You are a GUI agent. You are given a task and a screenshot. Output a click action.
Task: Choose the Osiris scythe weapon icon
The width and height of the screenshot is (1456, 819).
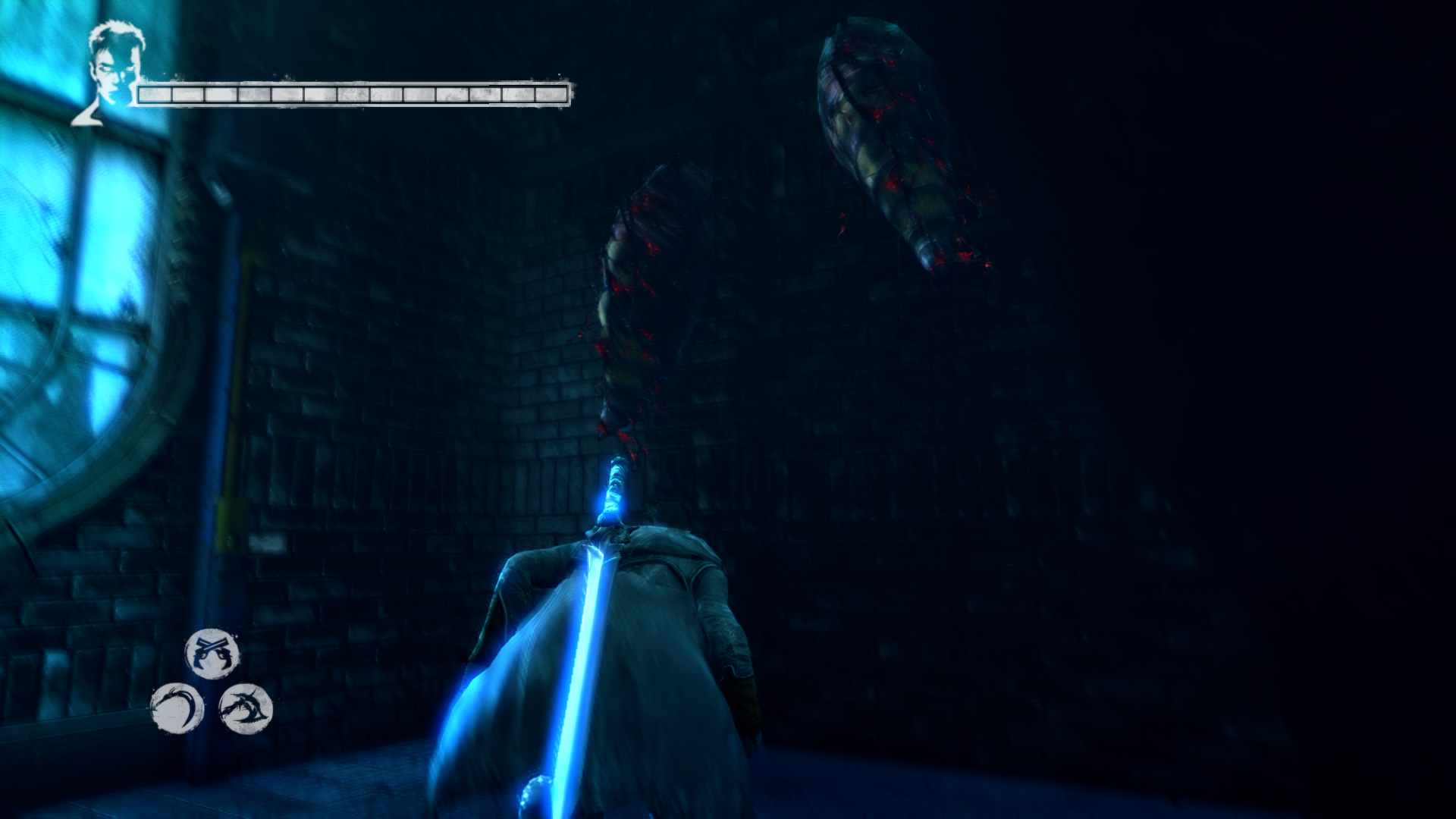(x=177, y=708)
